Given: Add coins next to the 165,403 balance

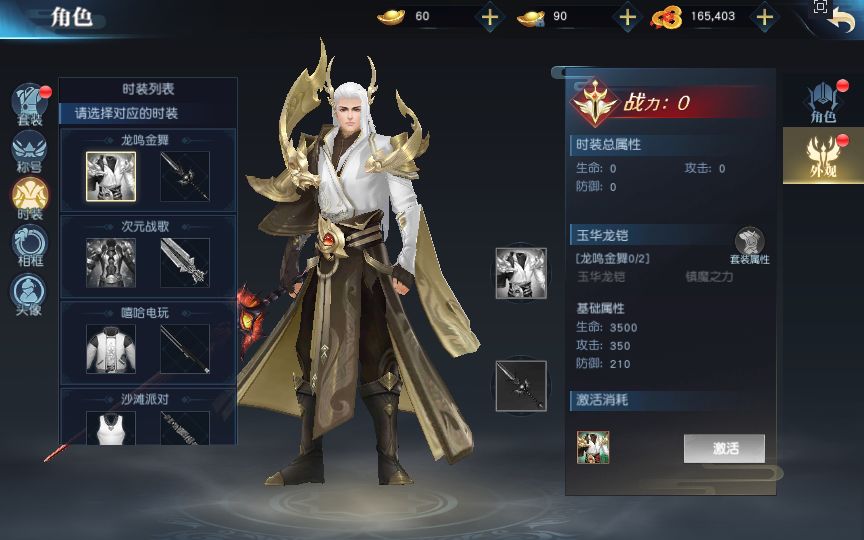Looking at the screenshot, I should point(764,16).
